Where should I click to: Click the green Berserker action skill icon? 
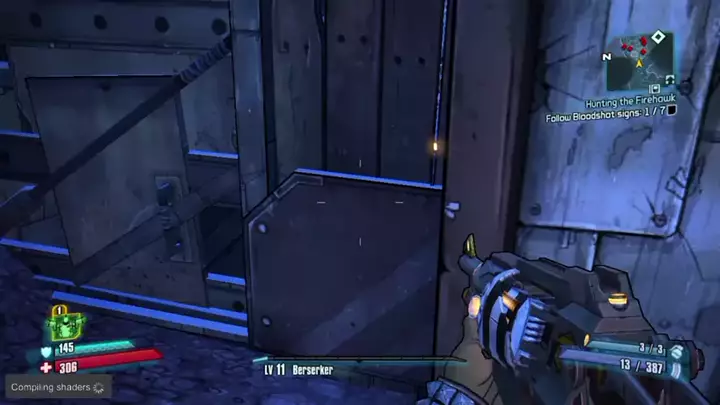pyautogui.click(x=66, y=326)
